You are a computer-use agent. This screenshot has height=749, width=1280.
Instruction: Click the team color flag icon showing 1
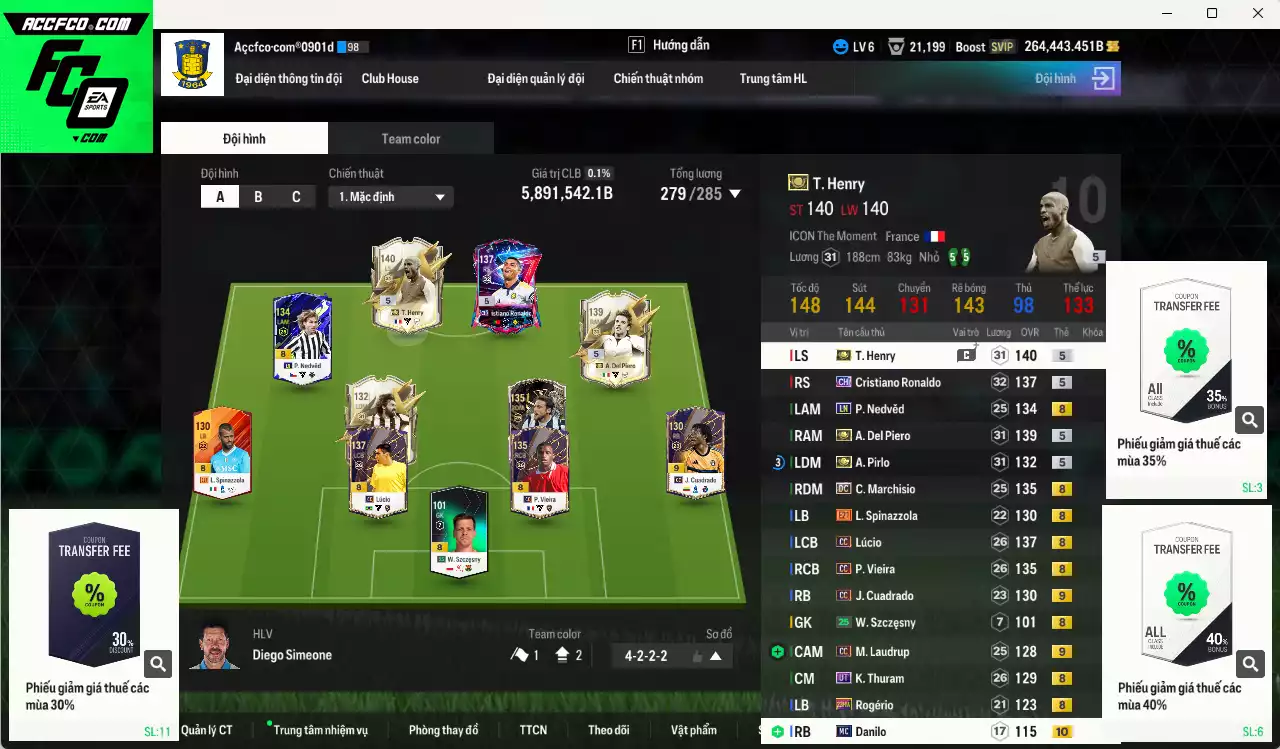[x=520, y=653]
